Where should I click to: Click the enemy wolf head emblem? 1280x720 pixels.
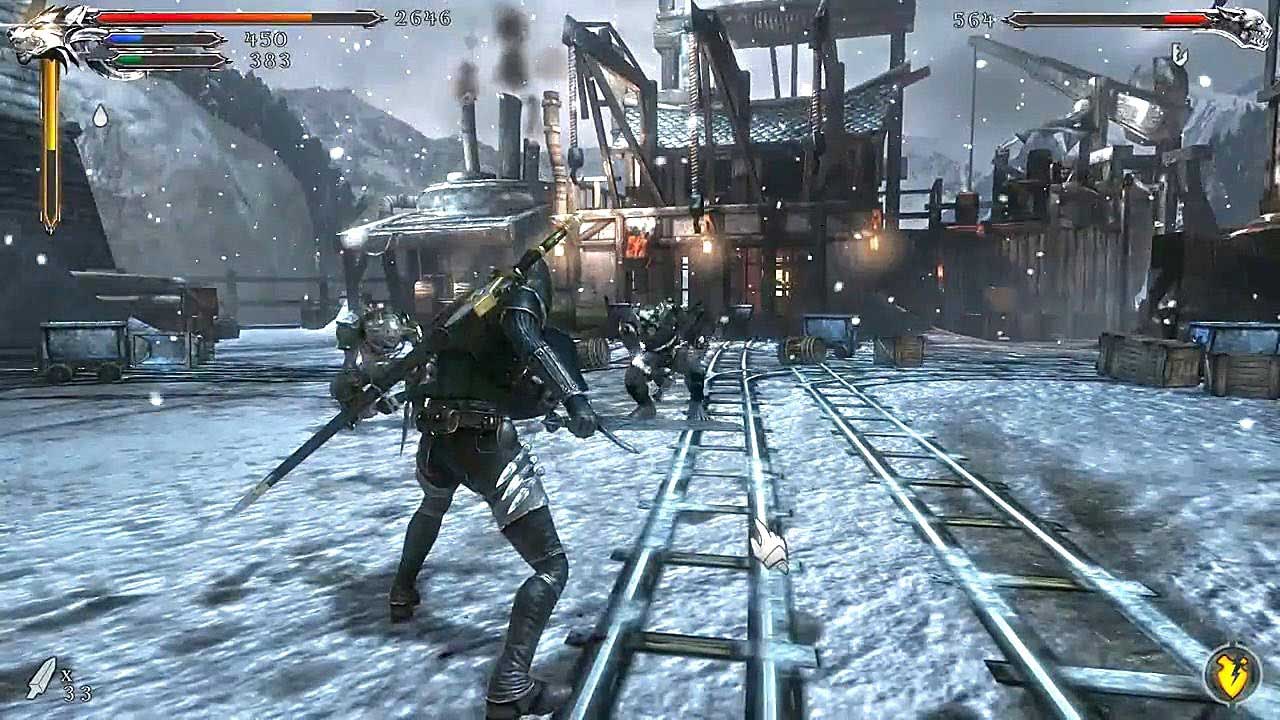click(x=1243, y=26)
